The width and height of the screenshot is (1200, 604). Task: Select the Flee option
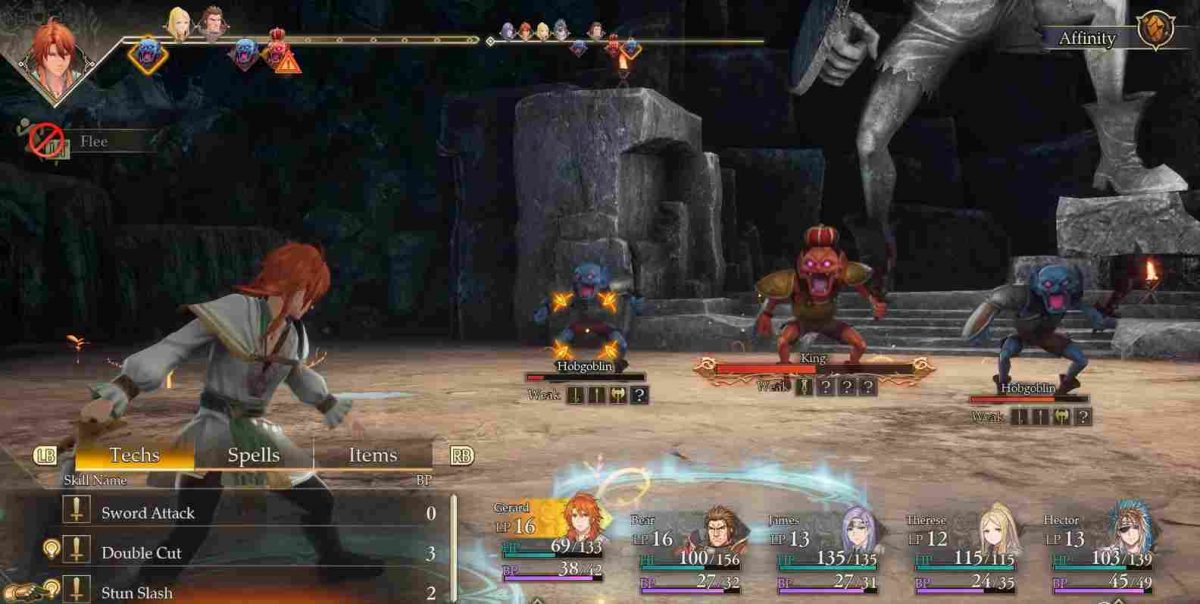pos(92,142)
